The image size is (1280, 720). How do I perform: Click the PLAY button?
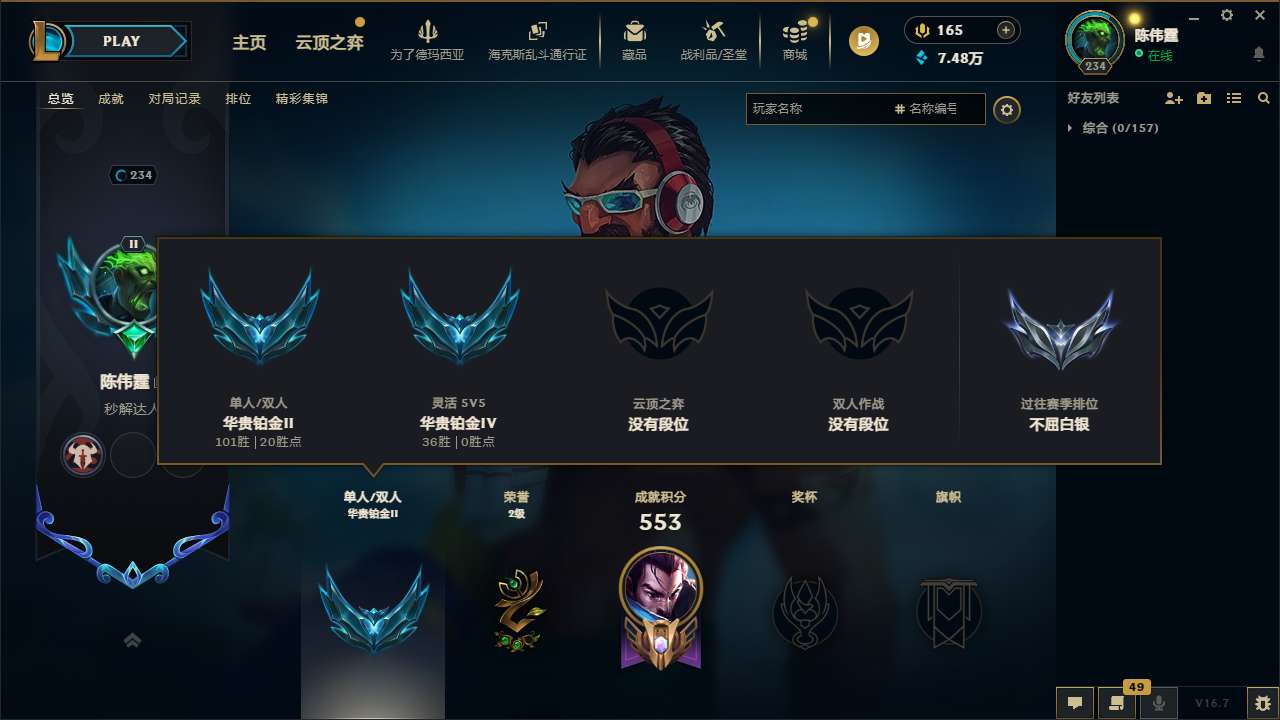122,41
